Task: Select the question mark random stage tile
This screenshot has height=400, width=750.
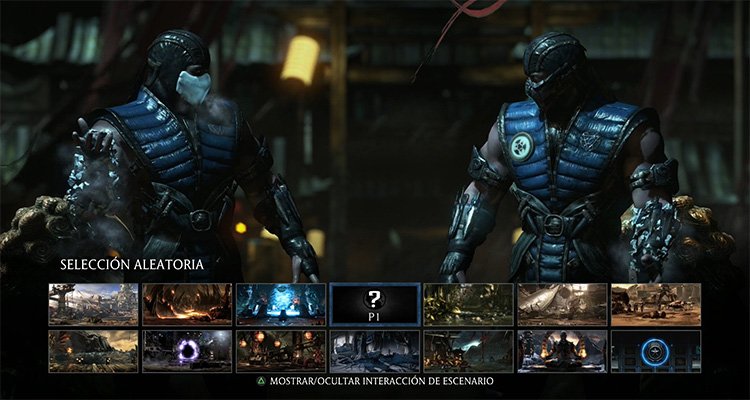Action: click(x=375, y=304)
